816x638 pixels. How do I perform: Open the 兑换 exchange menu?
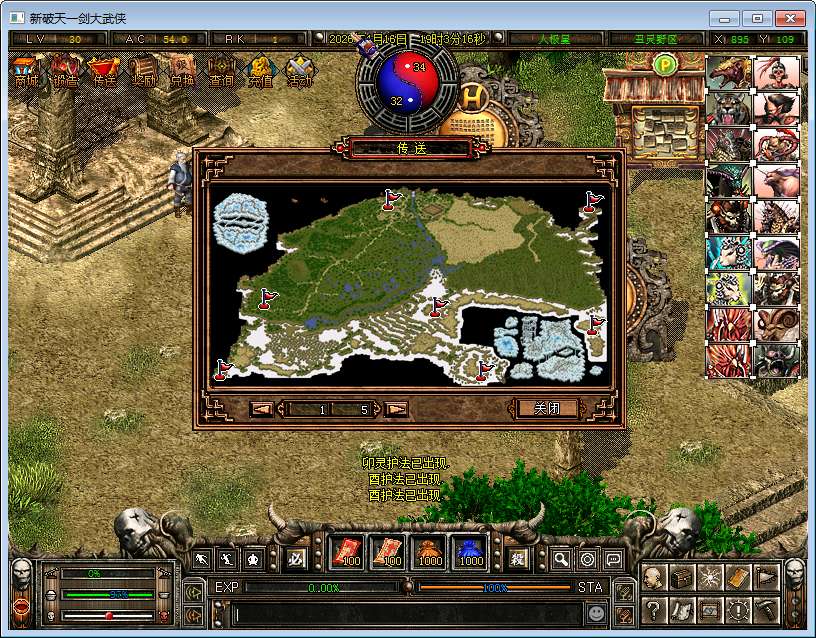pos(182,73)
